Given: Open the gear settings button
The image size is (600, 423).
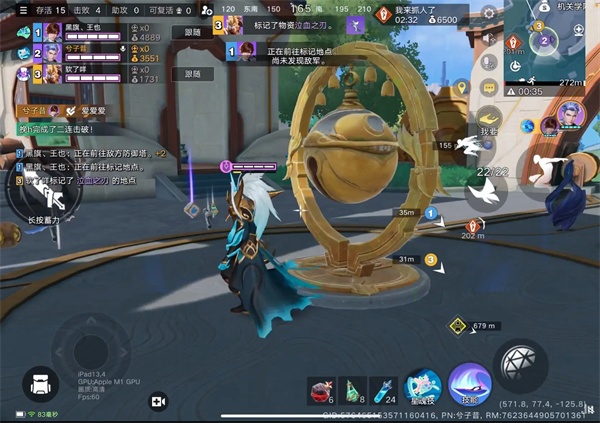Looking at the screenshot, I should pyautogui.click(x=488, y=15).
